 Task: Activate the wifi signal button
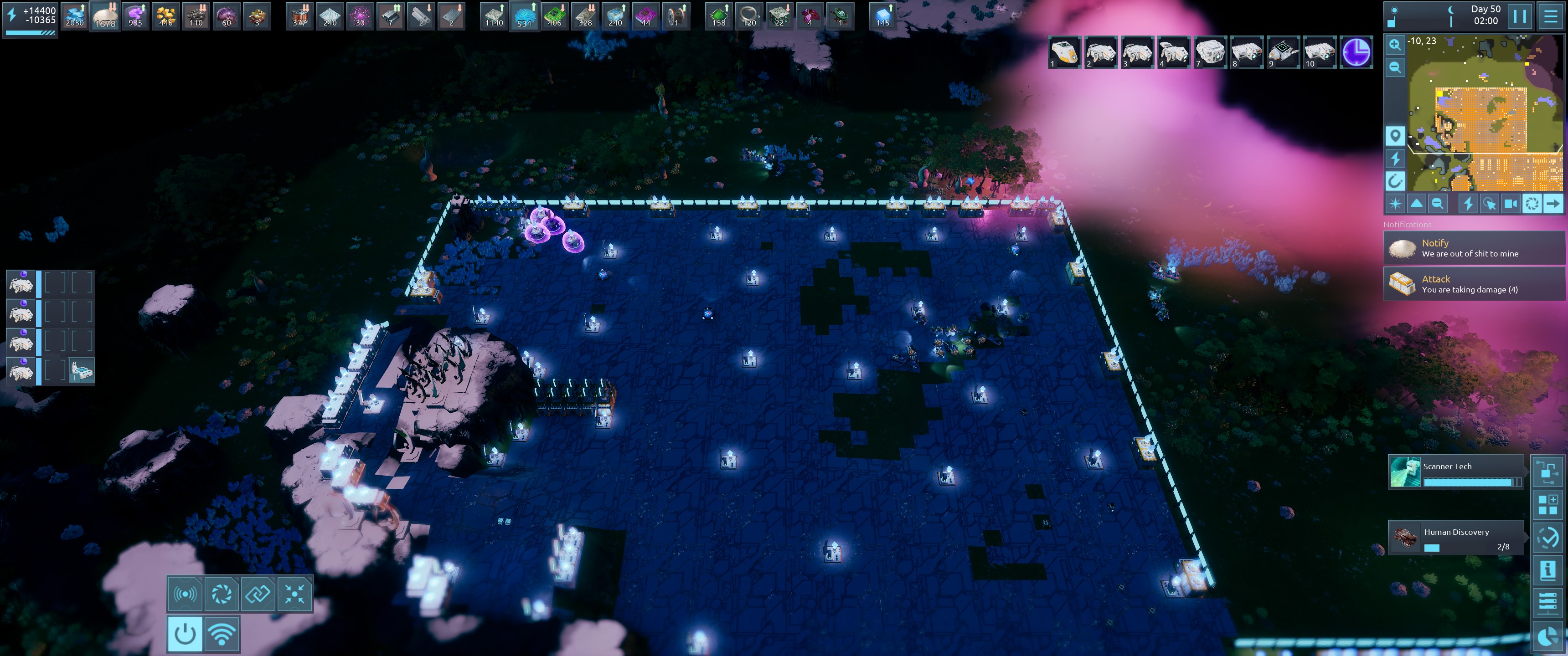click(222, 634)
